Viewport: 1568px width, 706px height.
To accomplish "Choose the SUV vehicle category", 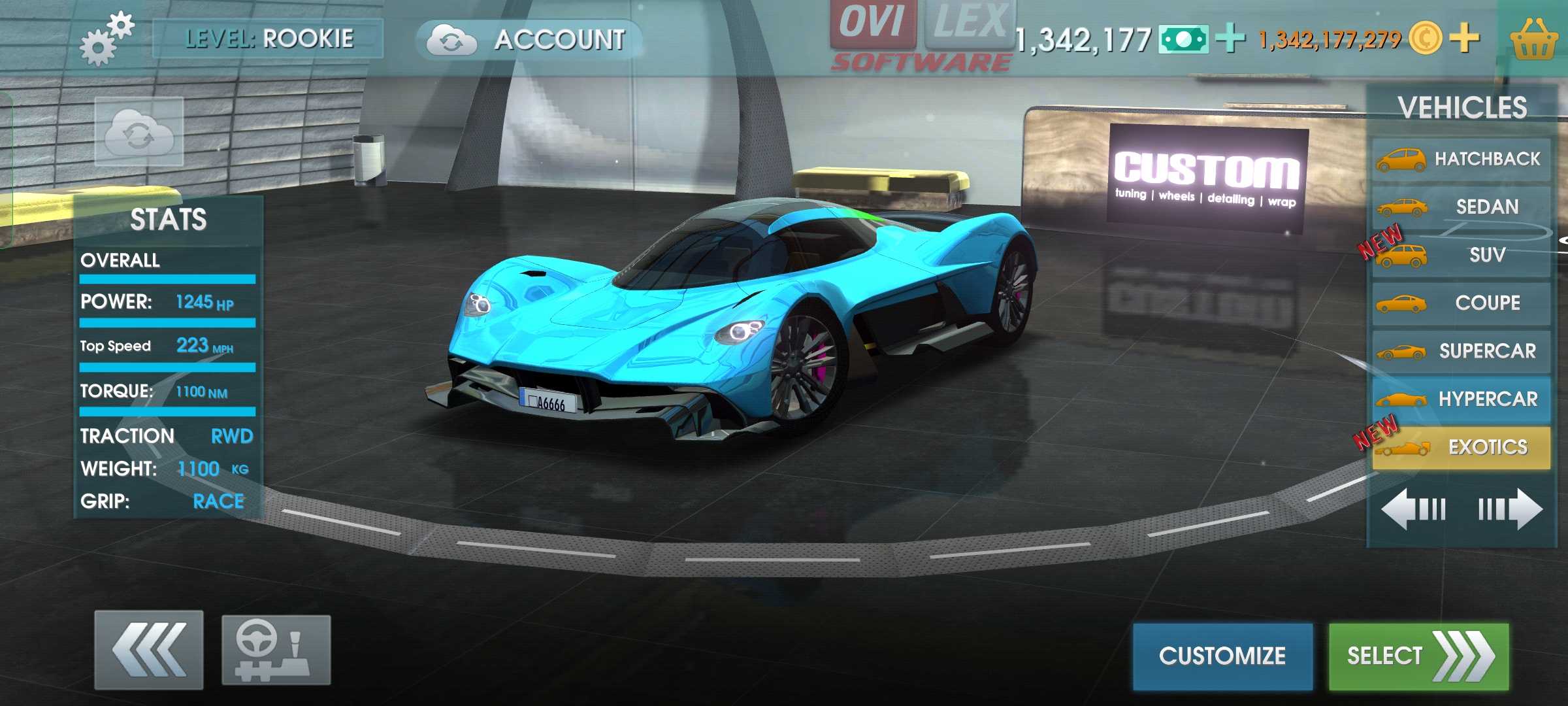I will tap(1461, 255).
